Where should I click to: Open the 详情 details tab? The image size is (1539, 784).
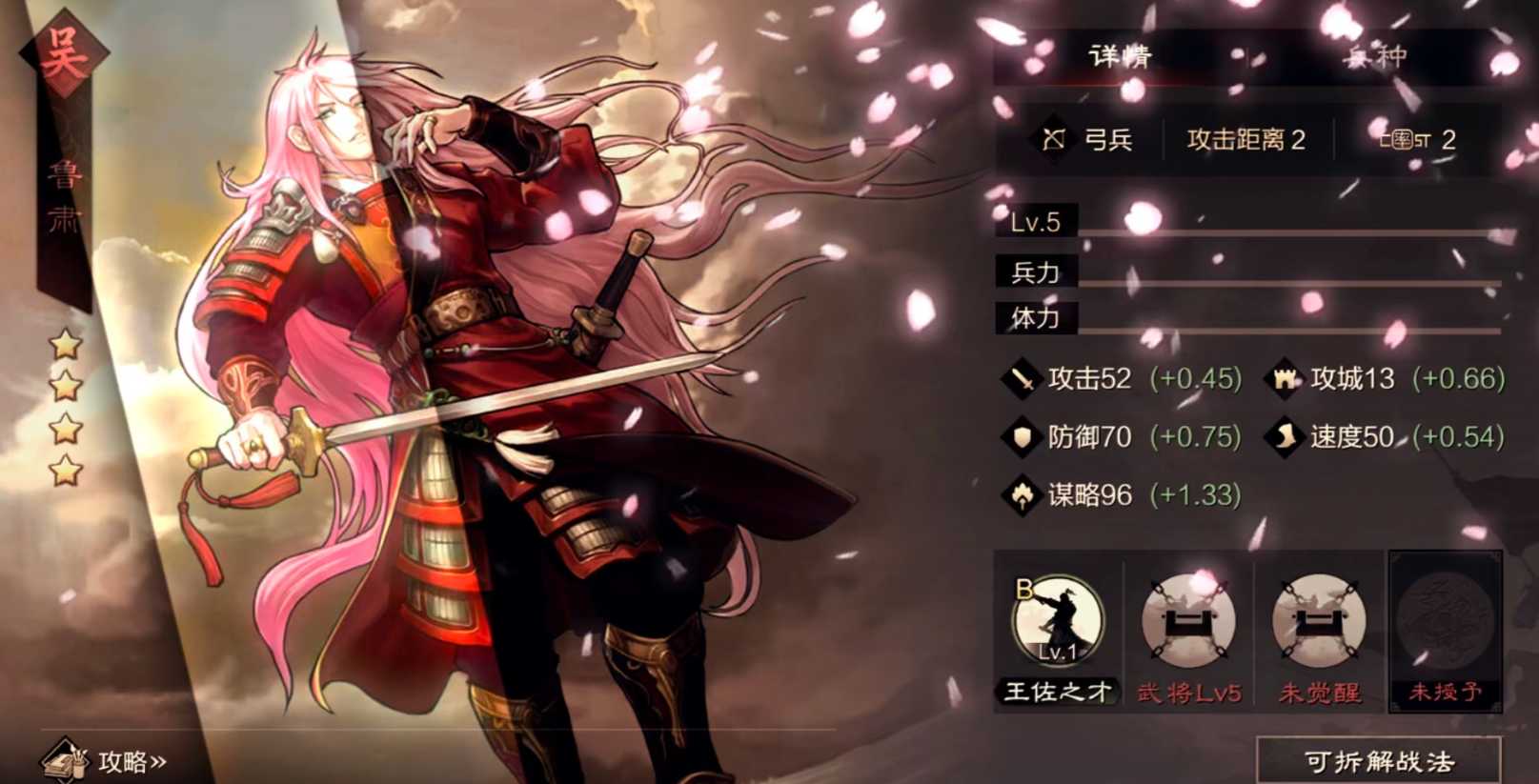point(1121,55)
